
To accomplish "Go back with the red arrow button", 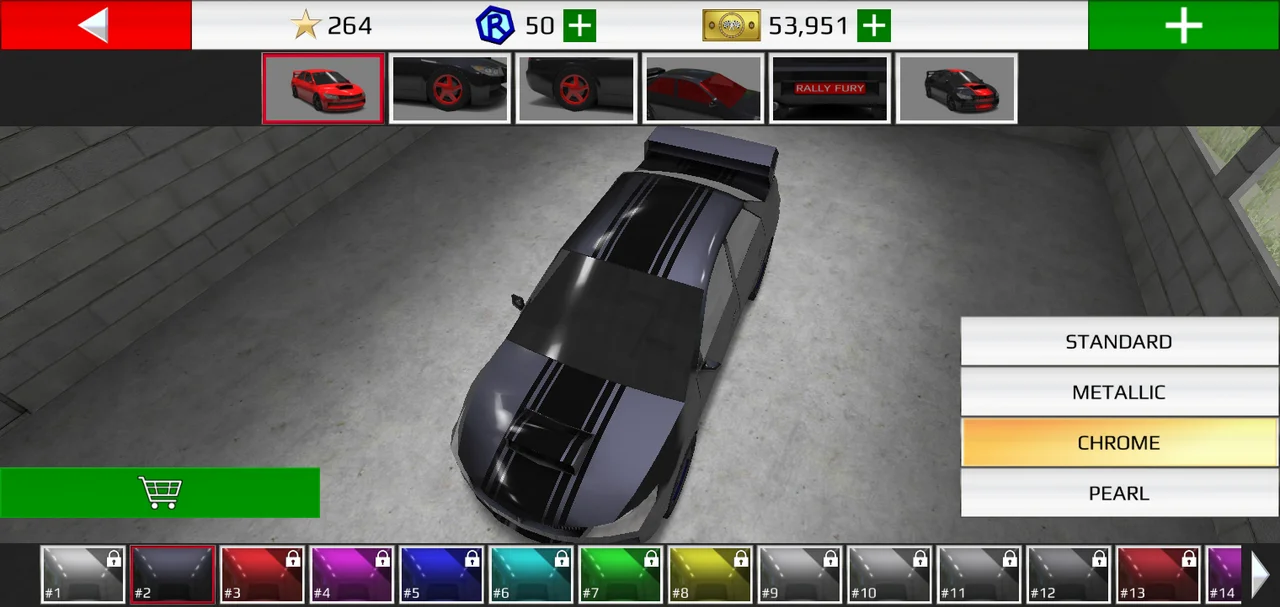I will [95, 25].
